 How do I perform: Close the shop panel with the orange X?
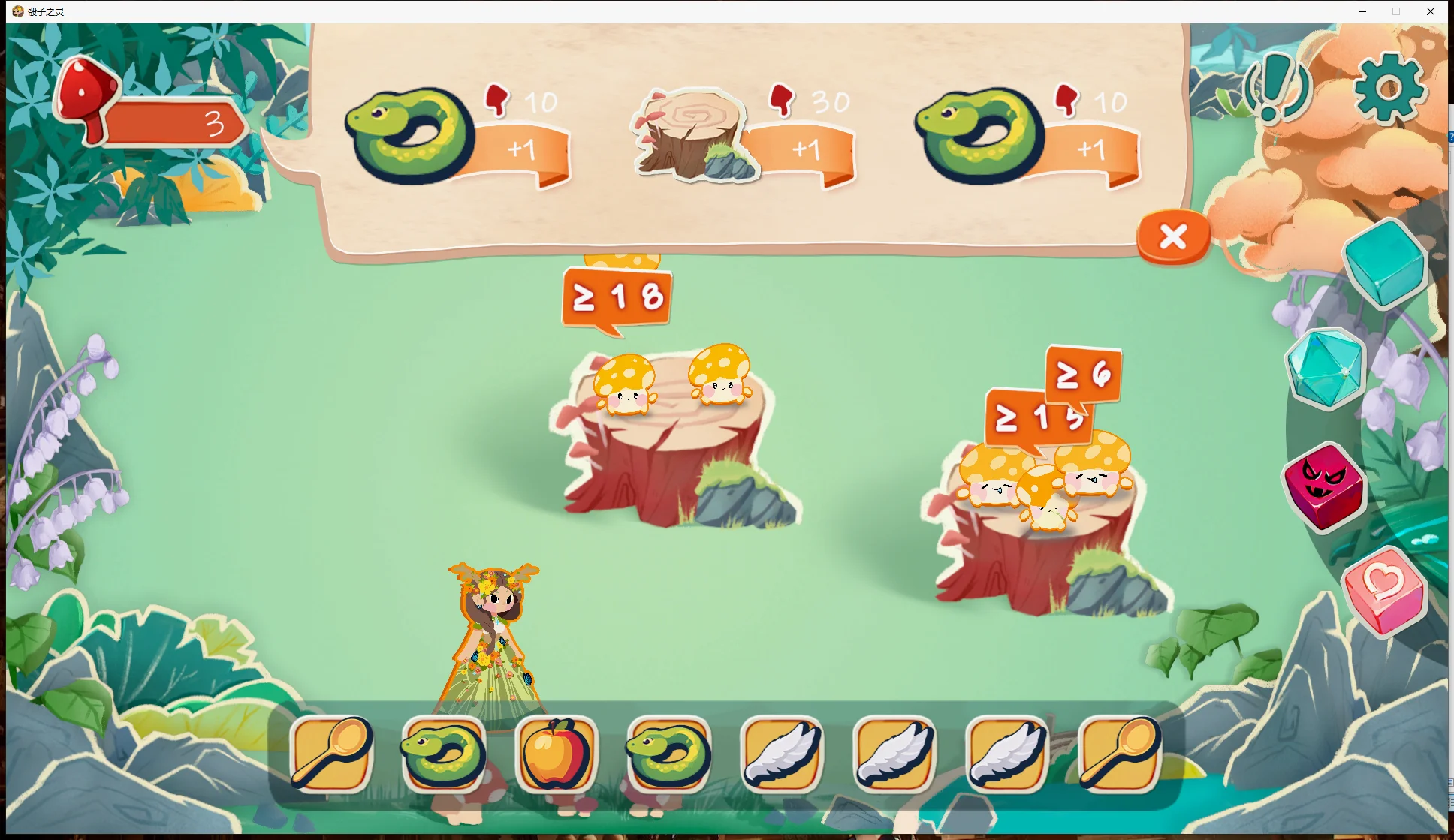point(1173,237)
